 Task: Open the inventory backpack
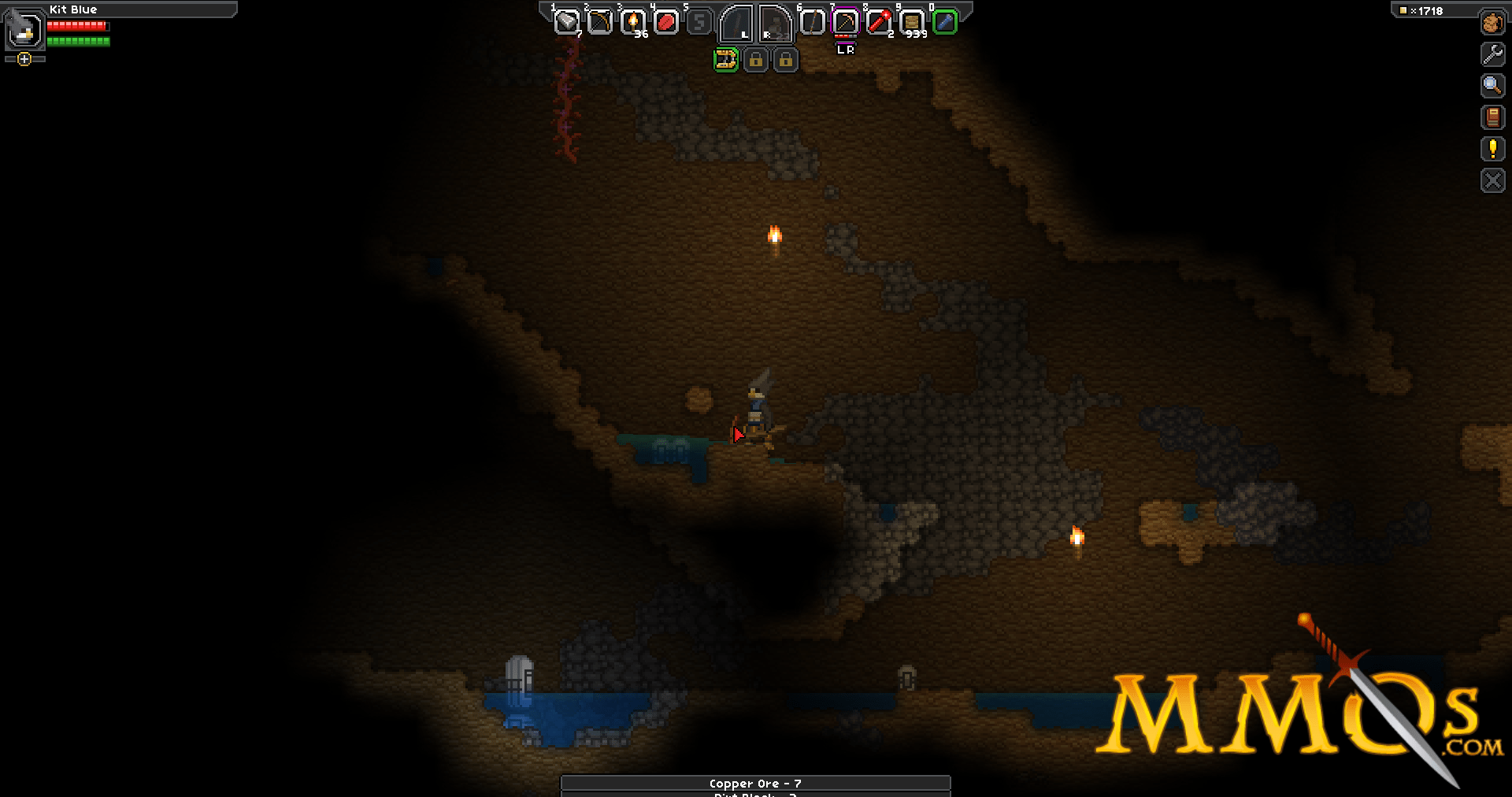tap(1492, 24)
